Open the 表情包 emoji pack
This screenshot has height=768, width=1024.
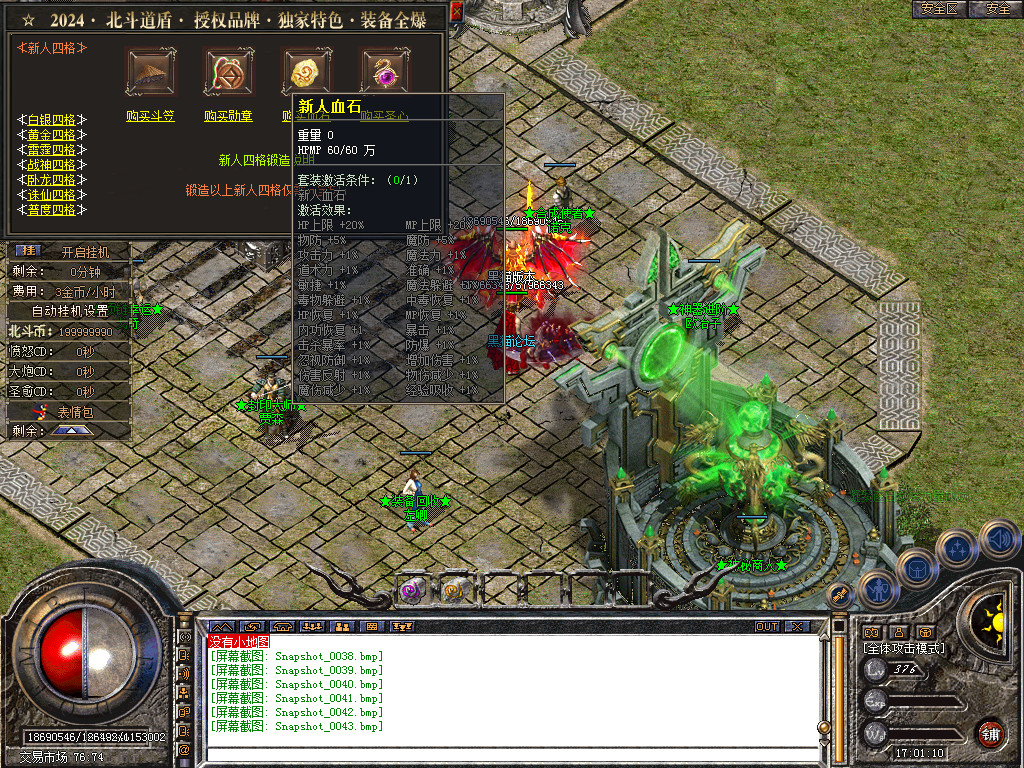[74, 412]
